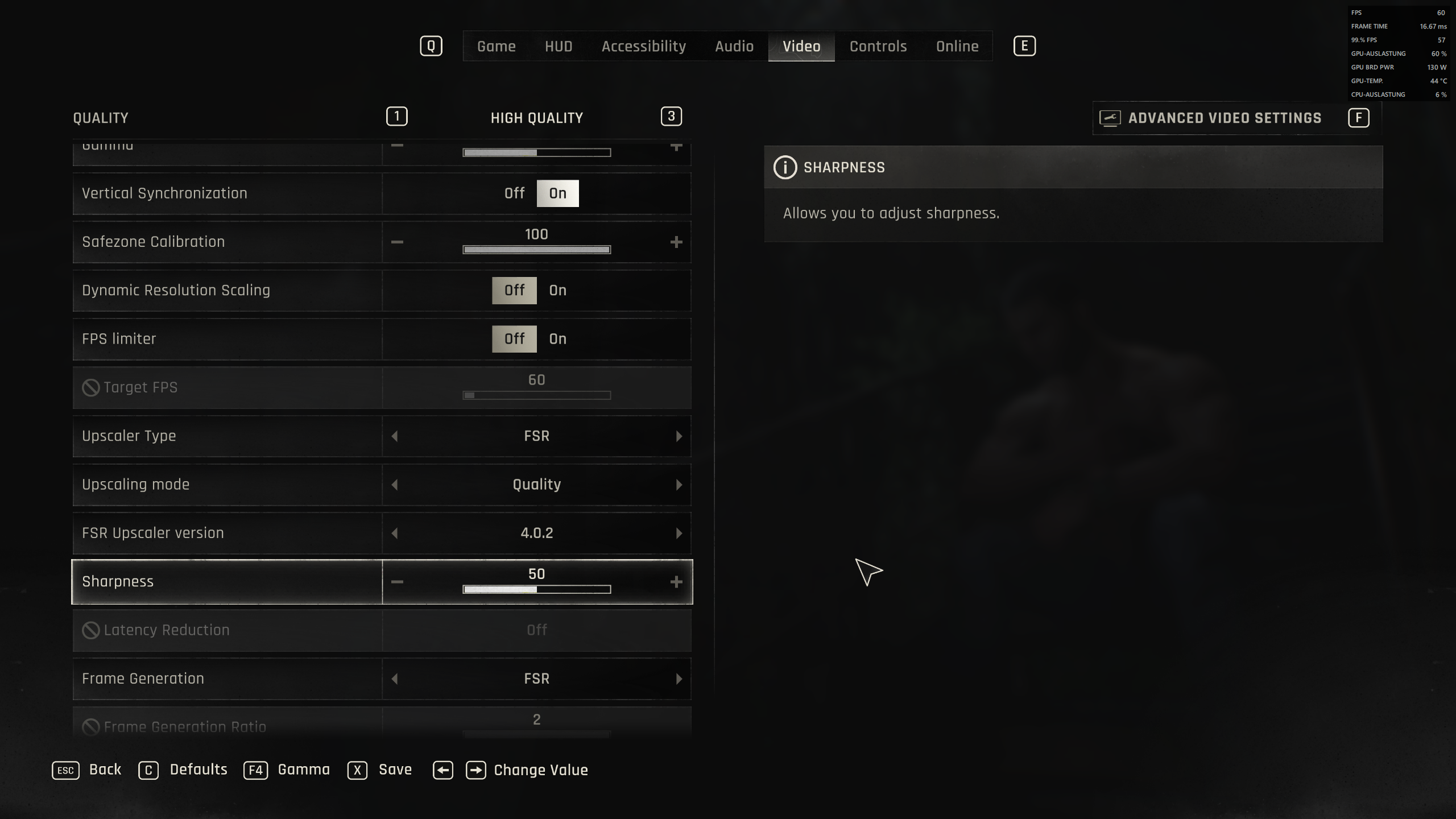The image size is (1456, 819).
Task: Click the Sharpness slider track at 50
Action: pos(536,589)
